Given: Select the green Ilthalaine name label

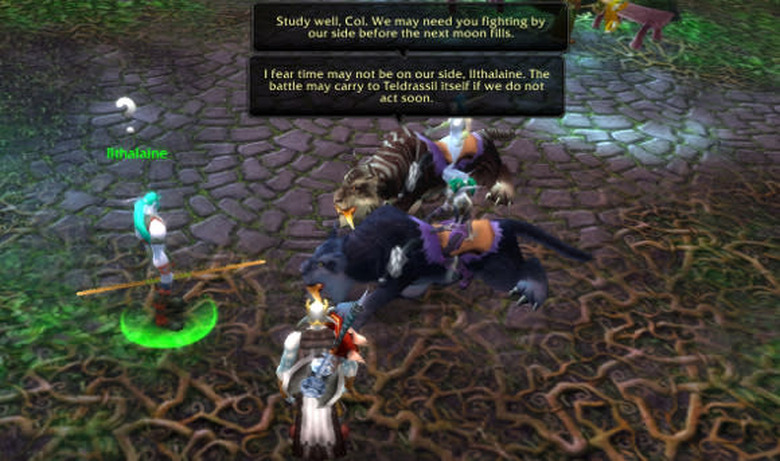Looking at the screenshot, I should (137, 153).
